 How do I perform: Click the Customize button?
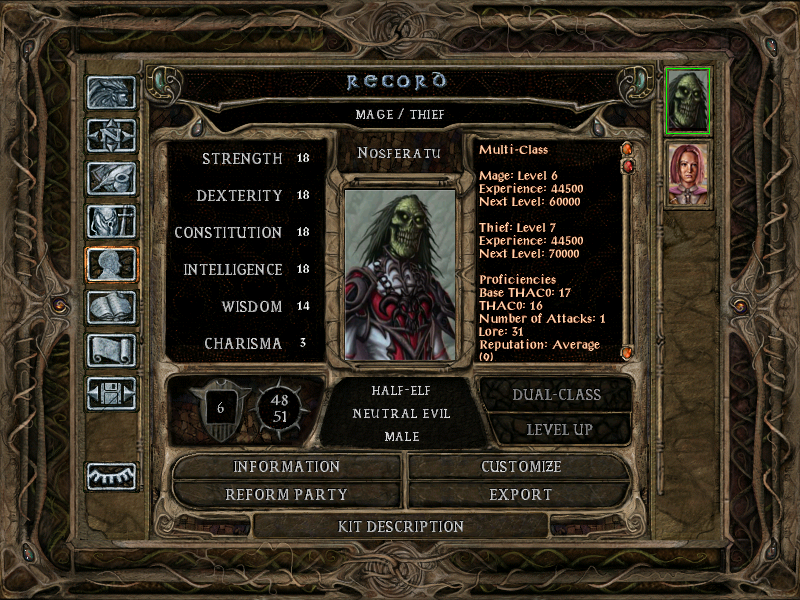click(521, 467)
